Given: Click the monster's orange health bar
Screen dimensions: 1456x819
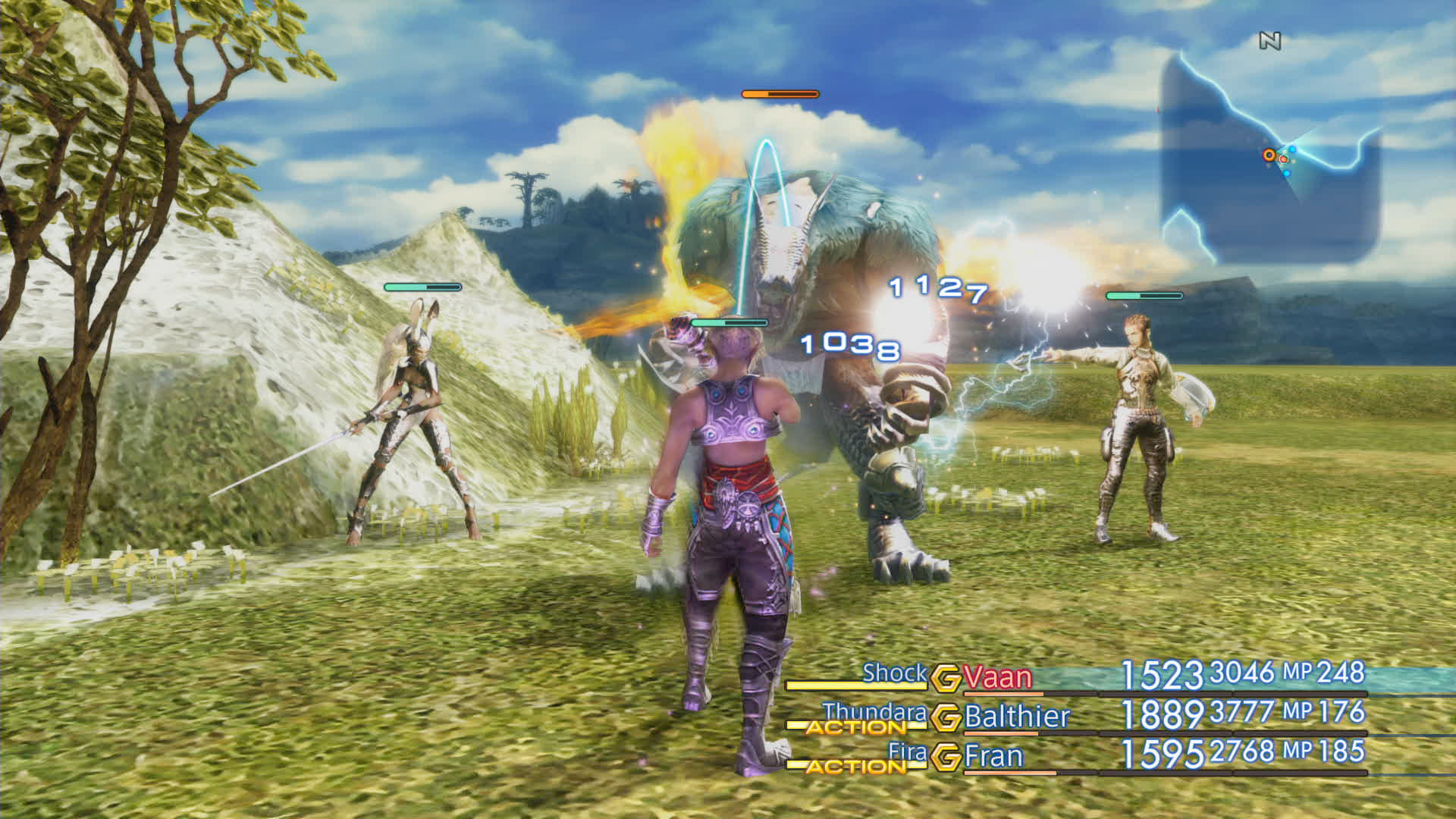Looking at the screenshot, I should click(779, 95).
